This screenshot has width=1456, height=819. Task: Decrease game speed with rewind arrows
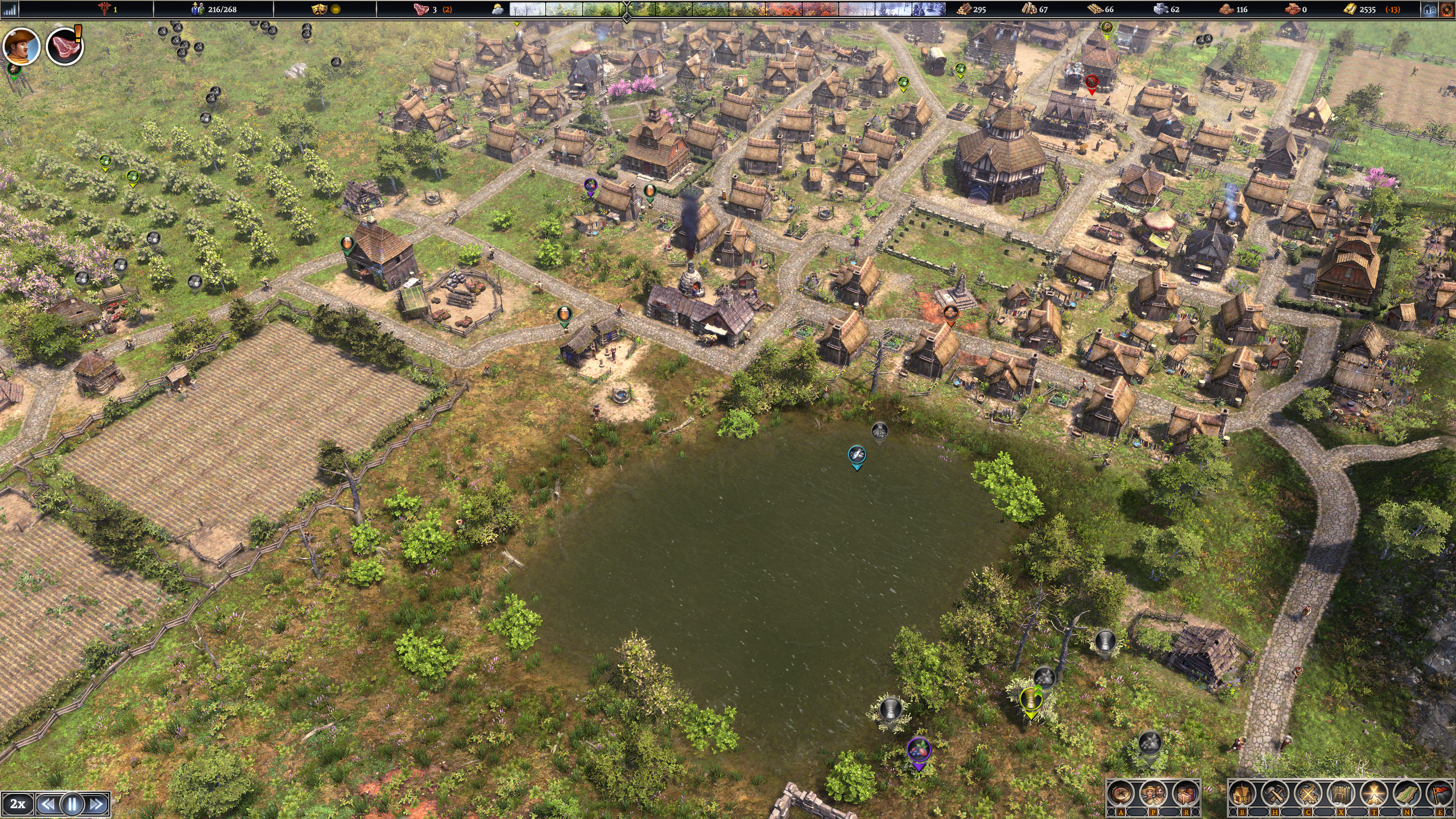(48, 804)
